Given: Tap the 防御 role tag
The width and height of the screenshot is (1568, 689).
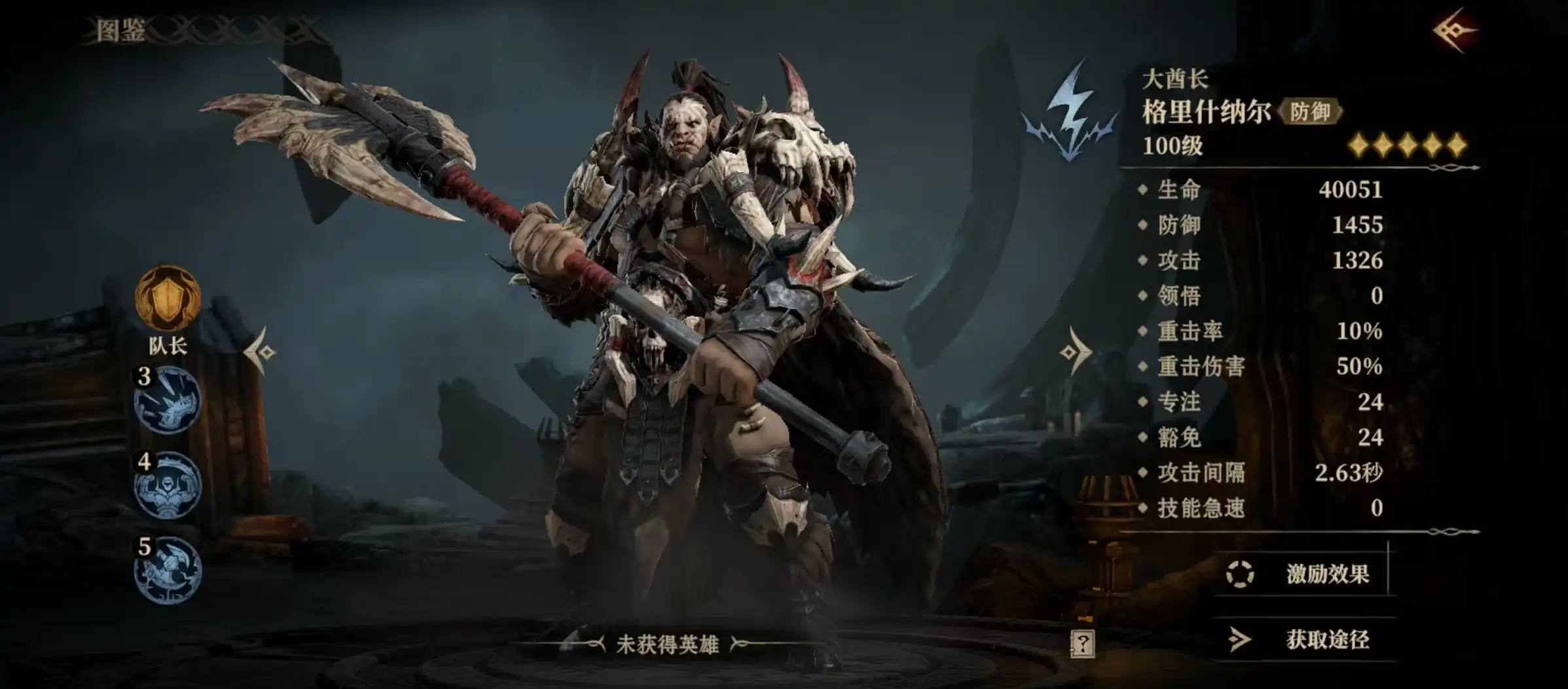Looking at the screenshot, I should pos(1309,112).
